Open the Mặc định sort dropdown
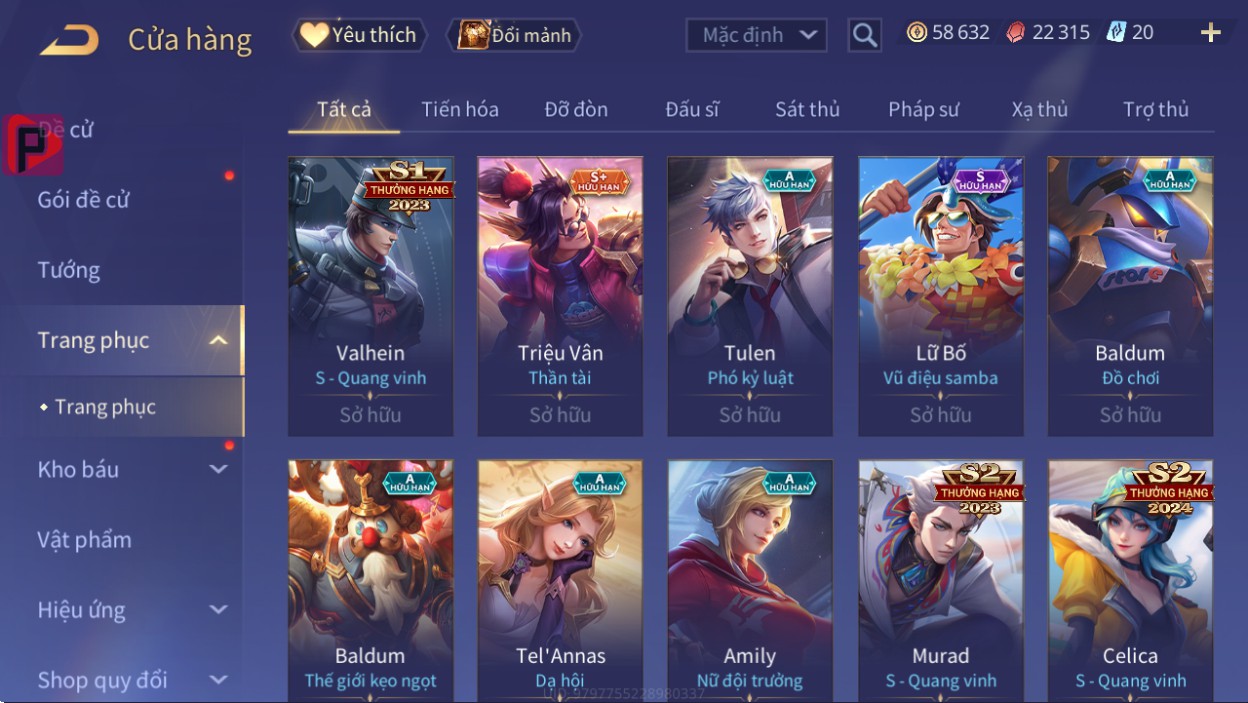Viewport: 1248px width, 703px height. click(756, 35)
